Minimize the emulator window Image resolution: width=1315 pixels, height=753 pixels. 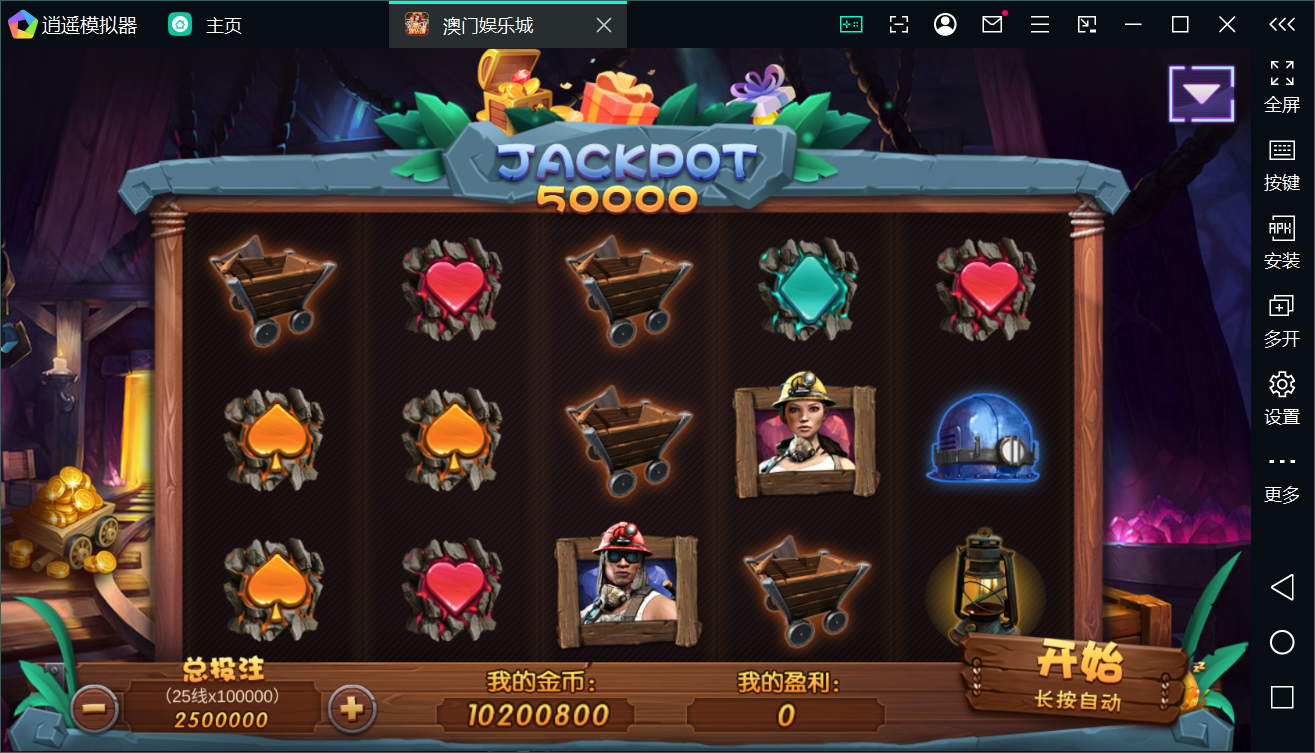pyautogui.click(x=1133, y=25)
